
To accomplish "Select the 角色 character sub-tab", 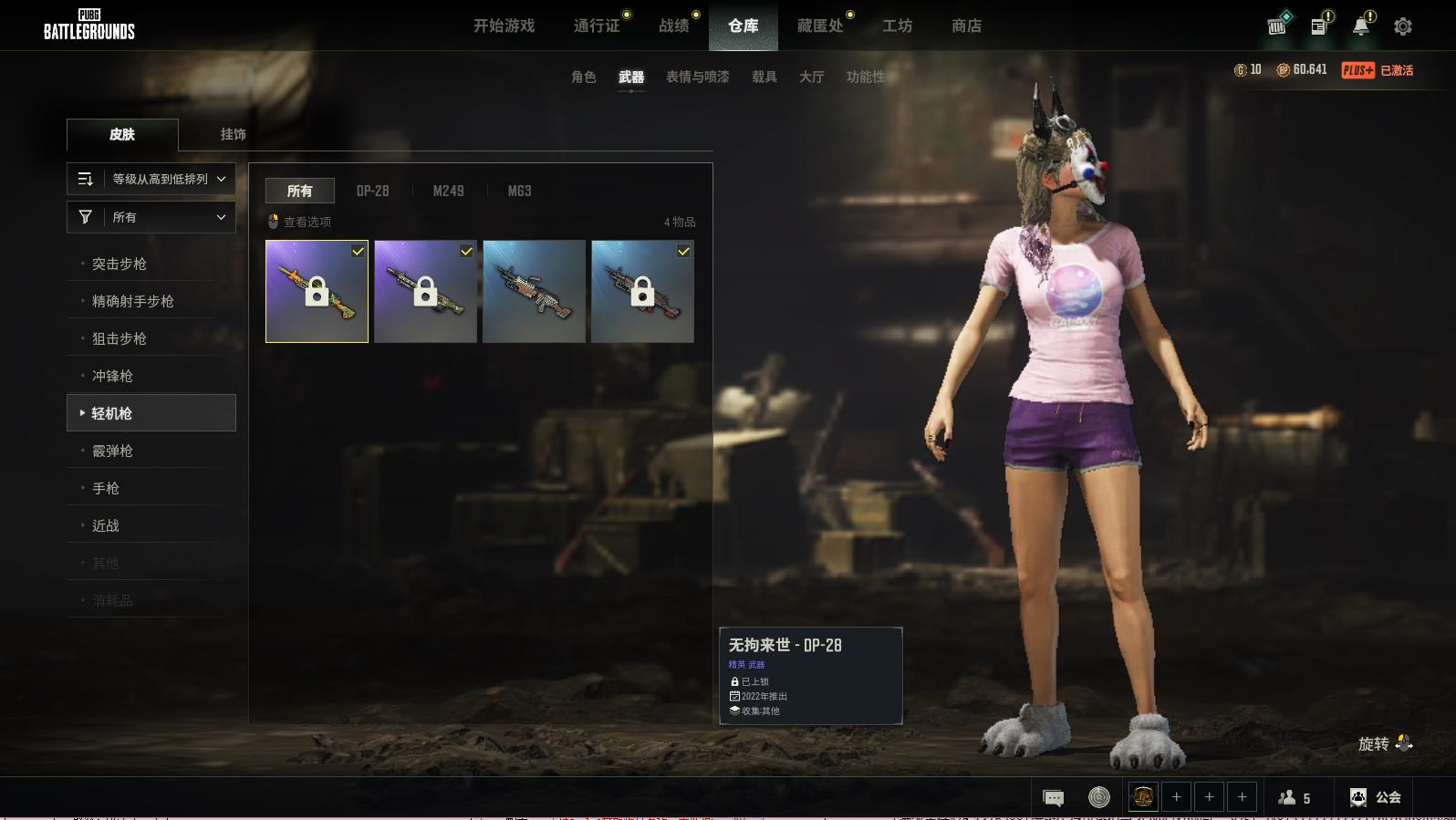I will coord(583,77).
